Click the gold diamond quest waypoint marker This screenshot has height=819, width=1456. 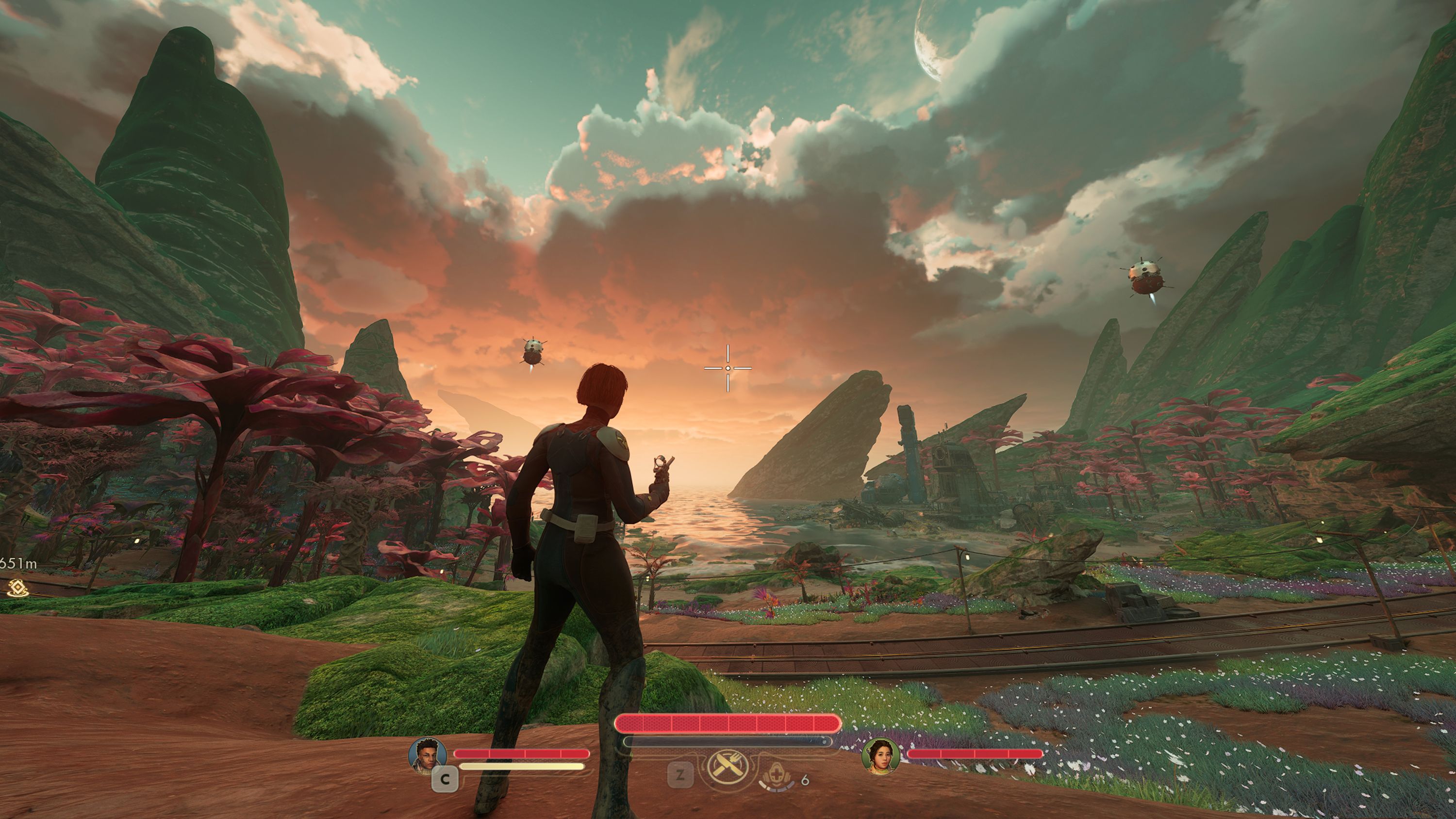[x=18, y=588]
